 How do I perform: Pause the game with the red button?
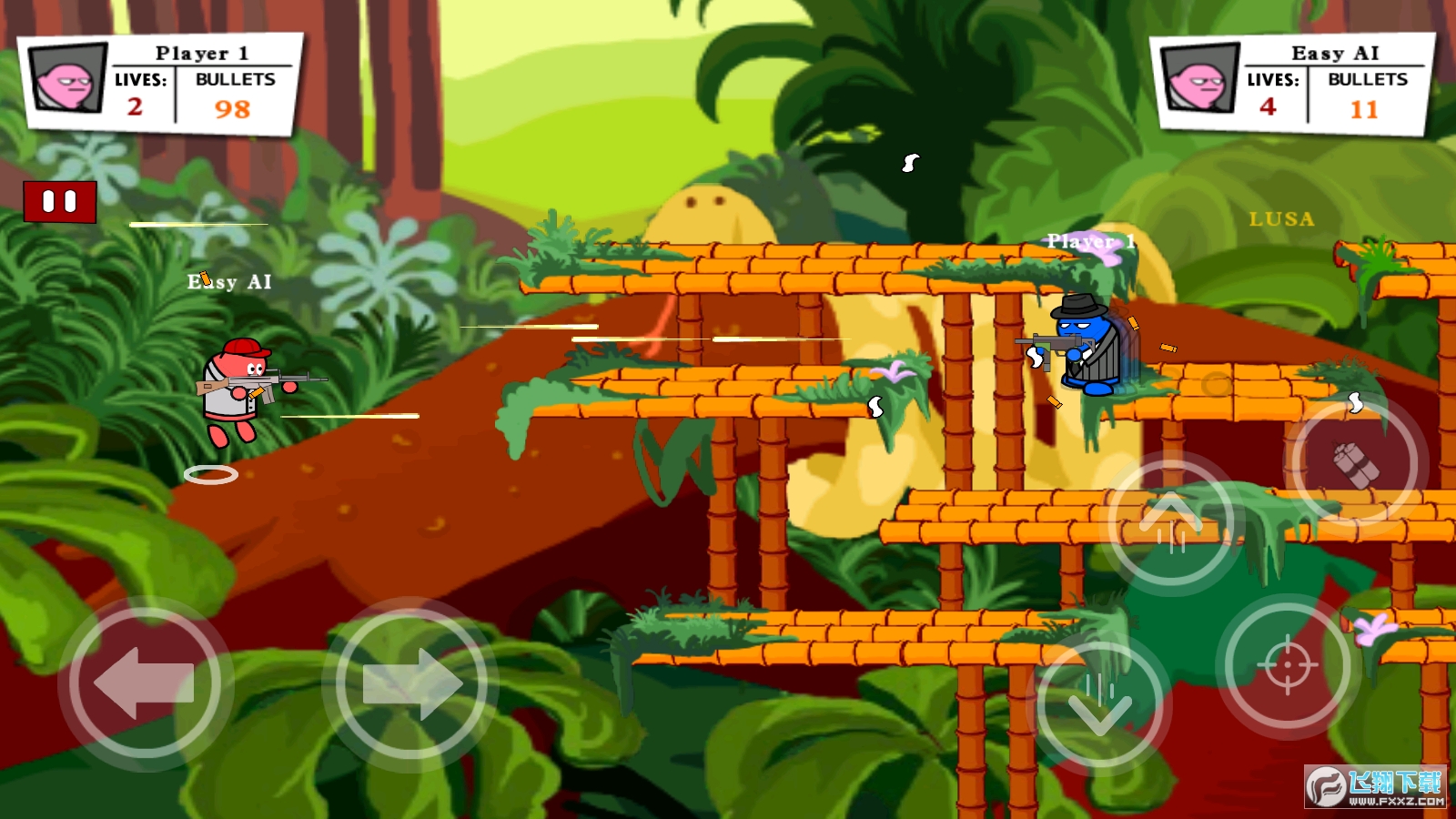pyautogui.click(x=60, y=202)
